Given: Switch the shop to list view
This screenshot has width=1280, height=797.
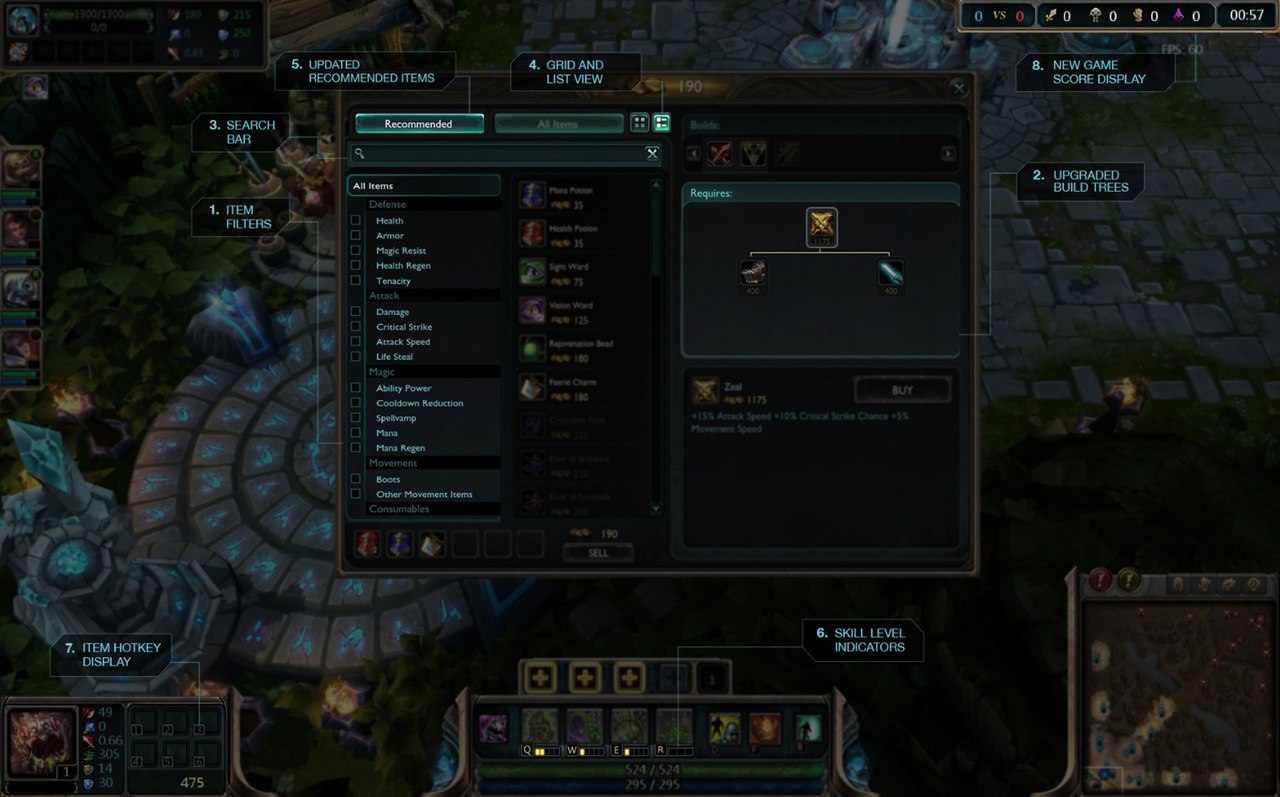Looking at the screenshot, I should (x=661, y=123).
